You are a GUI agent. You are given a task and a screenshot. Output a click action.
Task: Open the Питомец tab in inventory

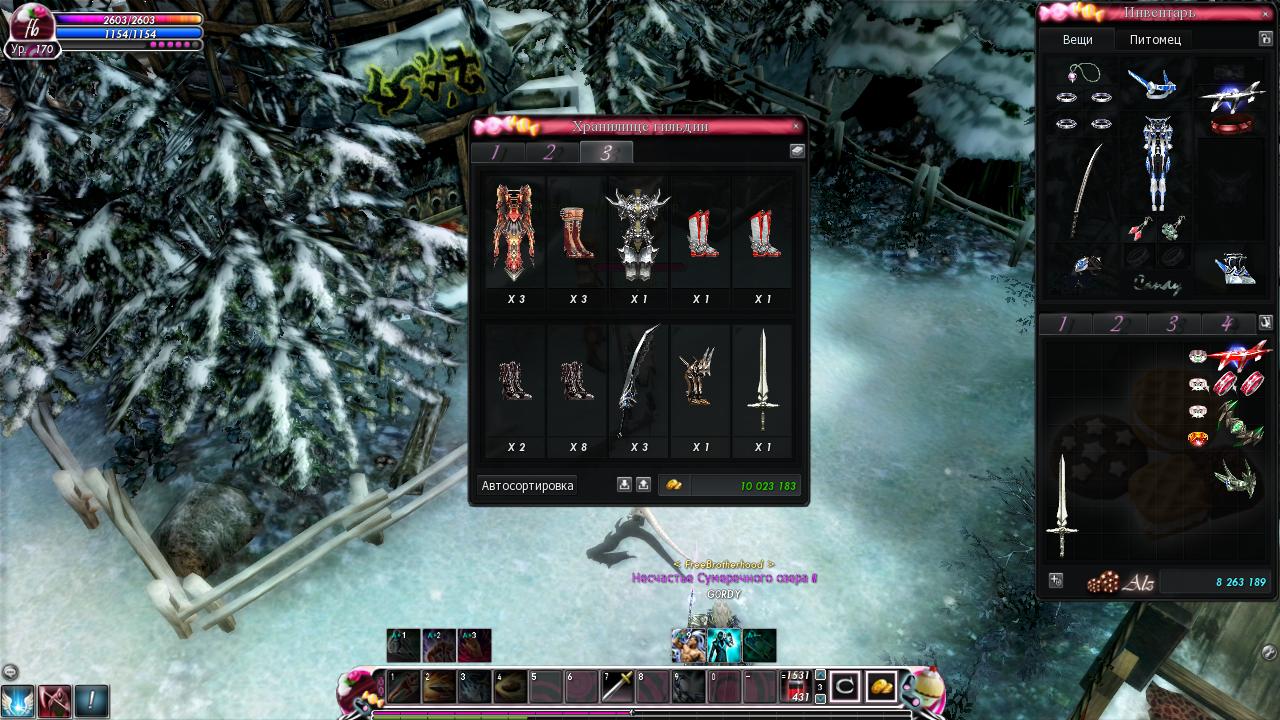tap(1155, 40)
